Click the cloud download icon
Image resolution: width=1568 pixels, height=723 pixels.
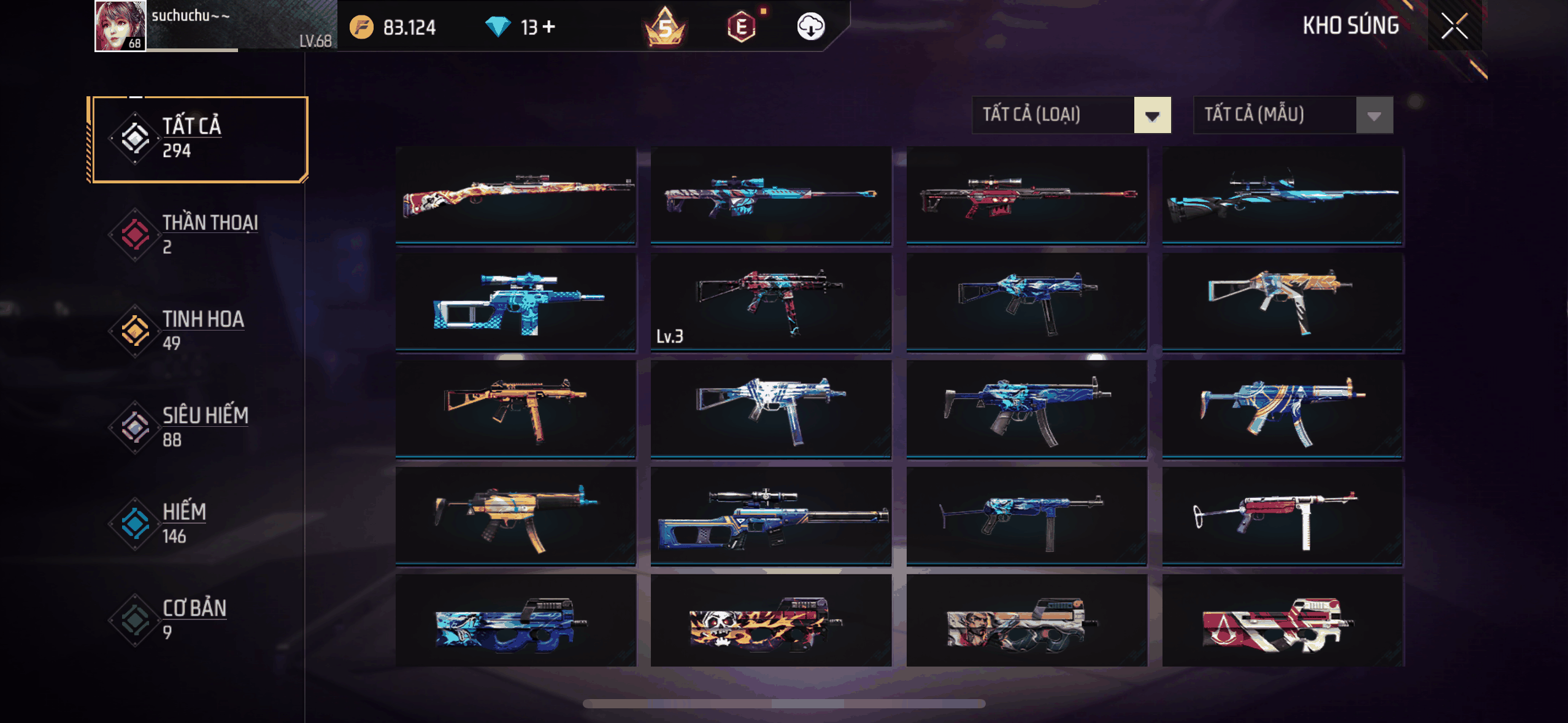pyautogui.click(x=810, y=26)
